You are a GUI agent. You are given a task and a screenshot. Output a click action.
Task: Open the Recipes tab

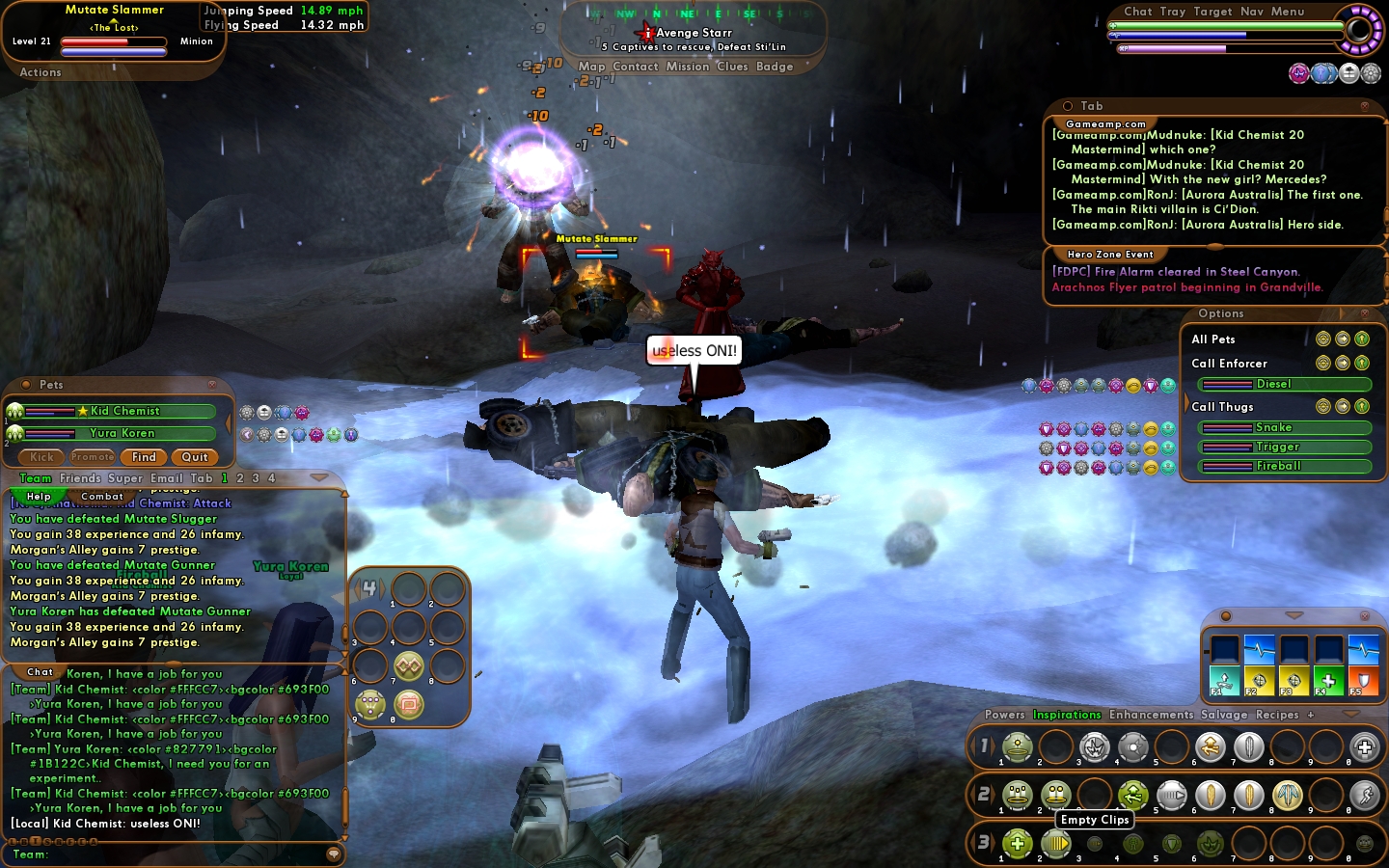tap(1277, 715)
